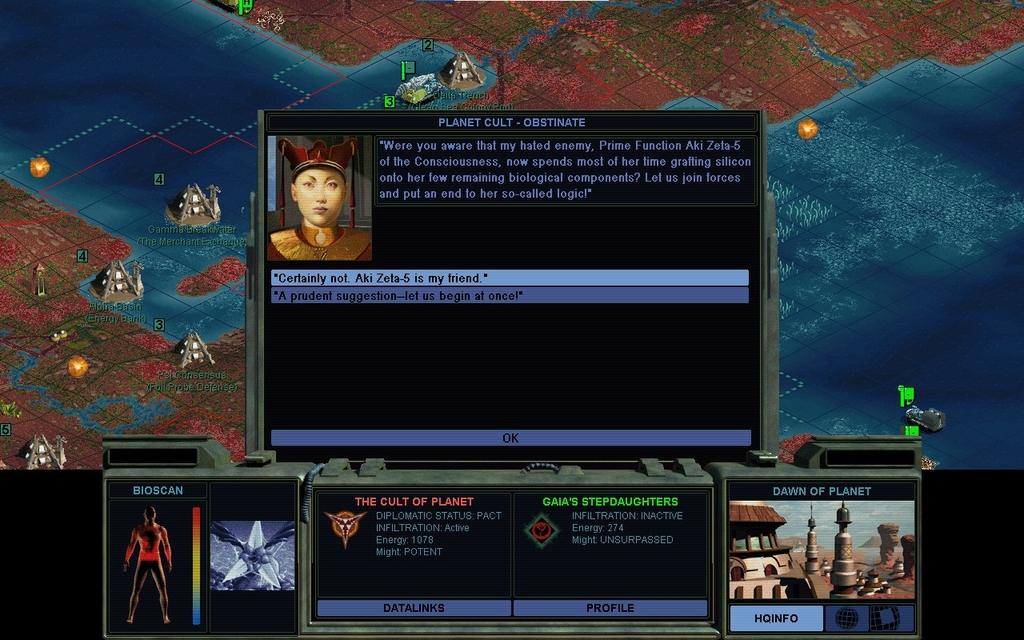Screen dimensions: 1024x640
Task: Click the mind worm creature image
Action: [252, 555]
